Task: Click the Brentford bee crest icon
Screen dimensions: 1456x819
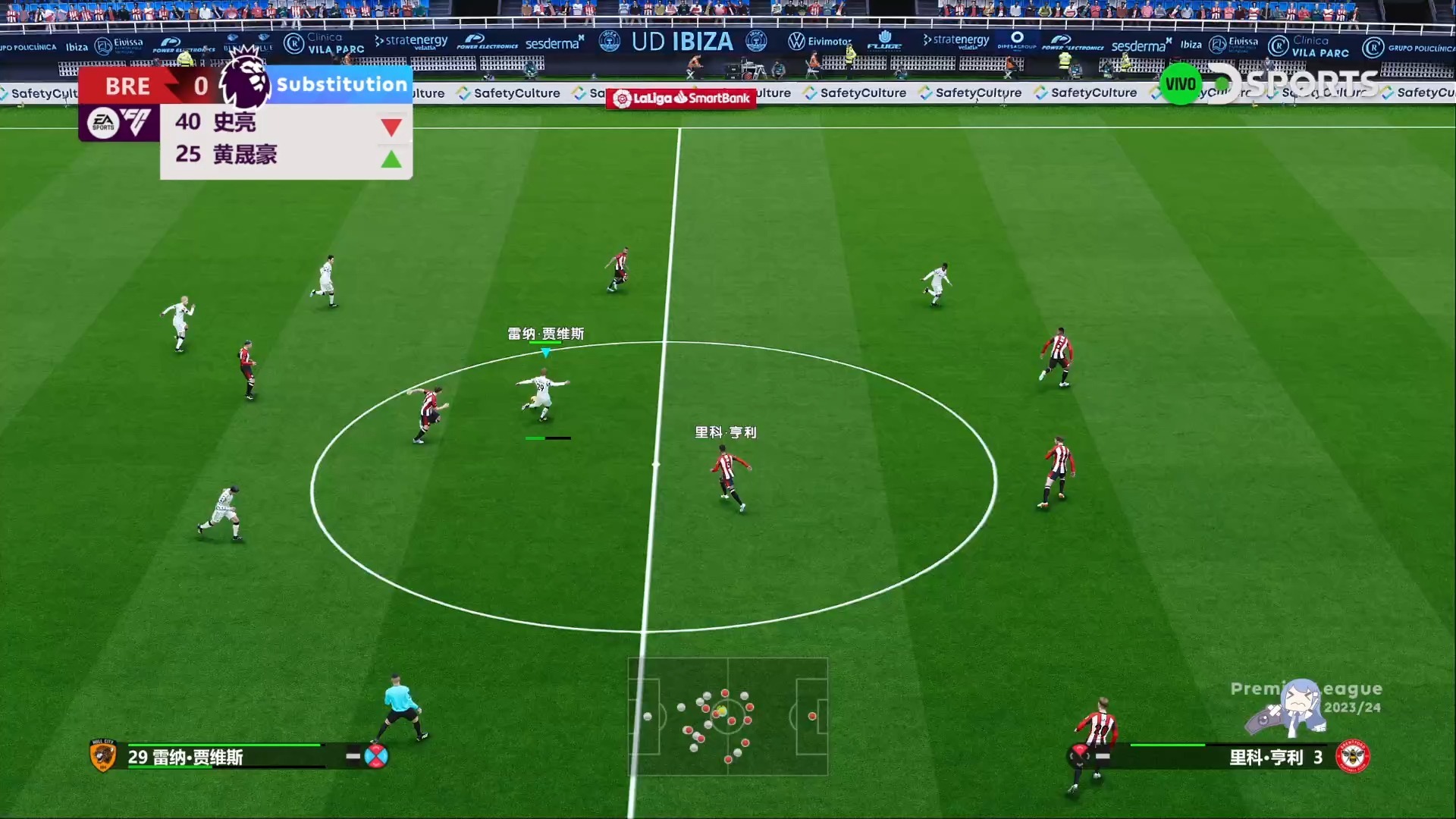Action: click(1352, 756)
